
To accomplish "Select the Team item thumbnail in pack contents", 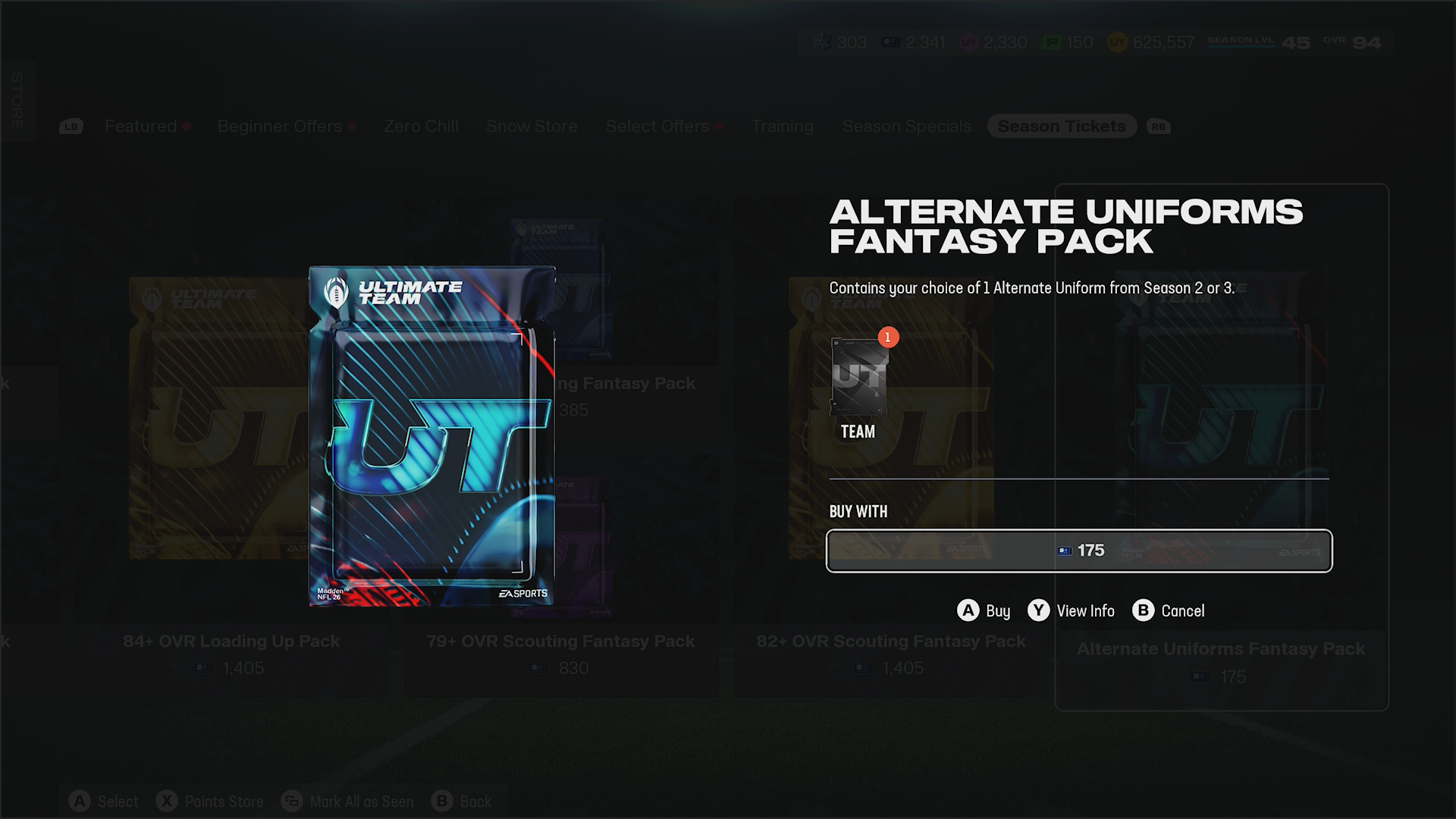I will [858, 378].
